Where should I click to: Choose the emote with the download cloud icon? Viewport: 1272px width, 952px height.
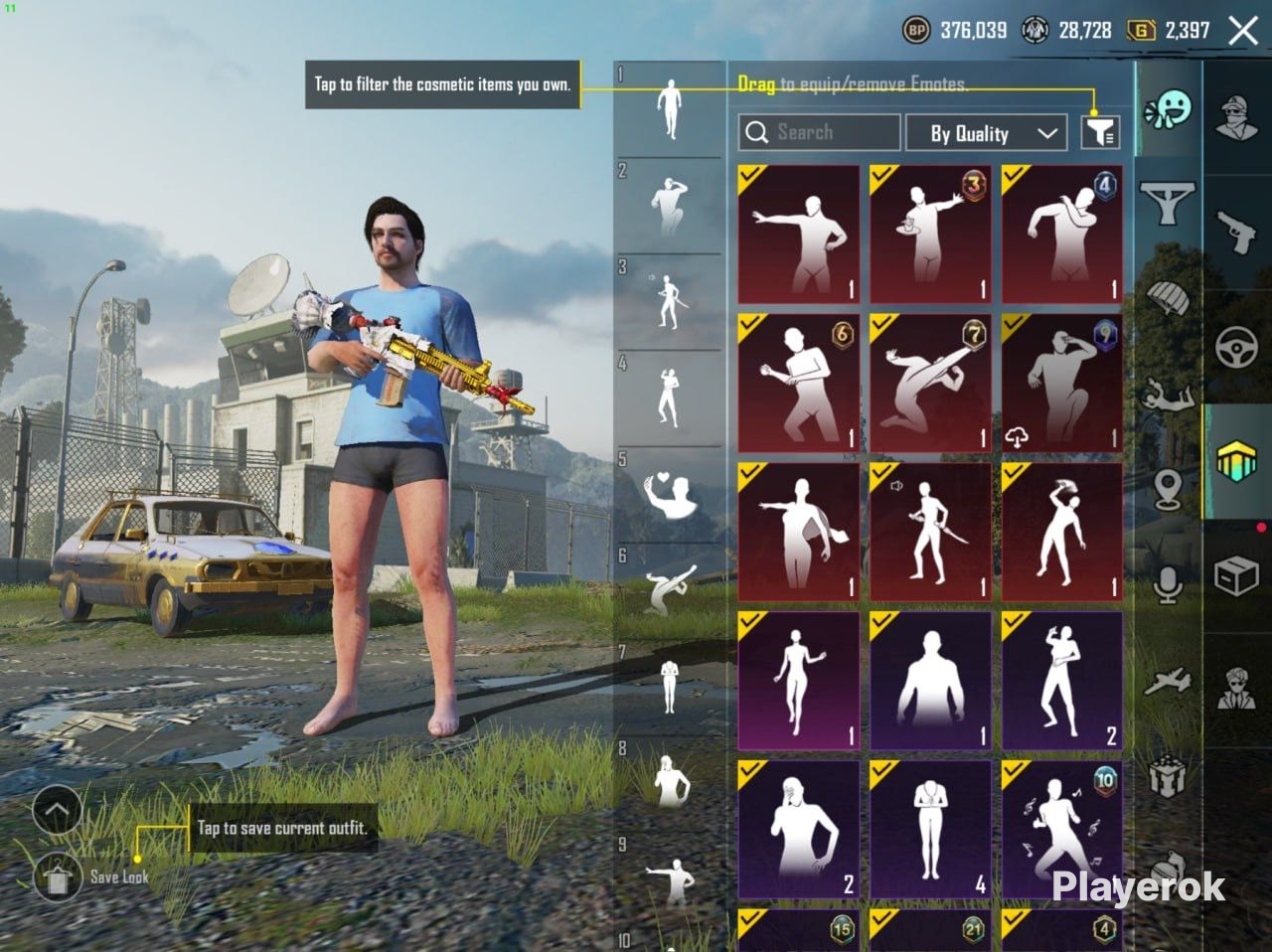pyautogui.click(x=1062, y=383)
